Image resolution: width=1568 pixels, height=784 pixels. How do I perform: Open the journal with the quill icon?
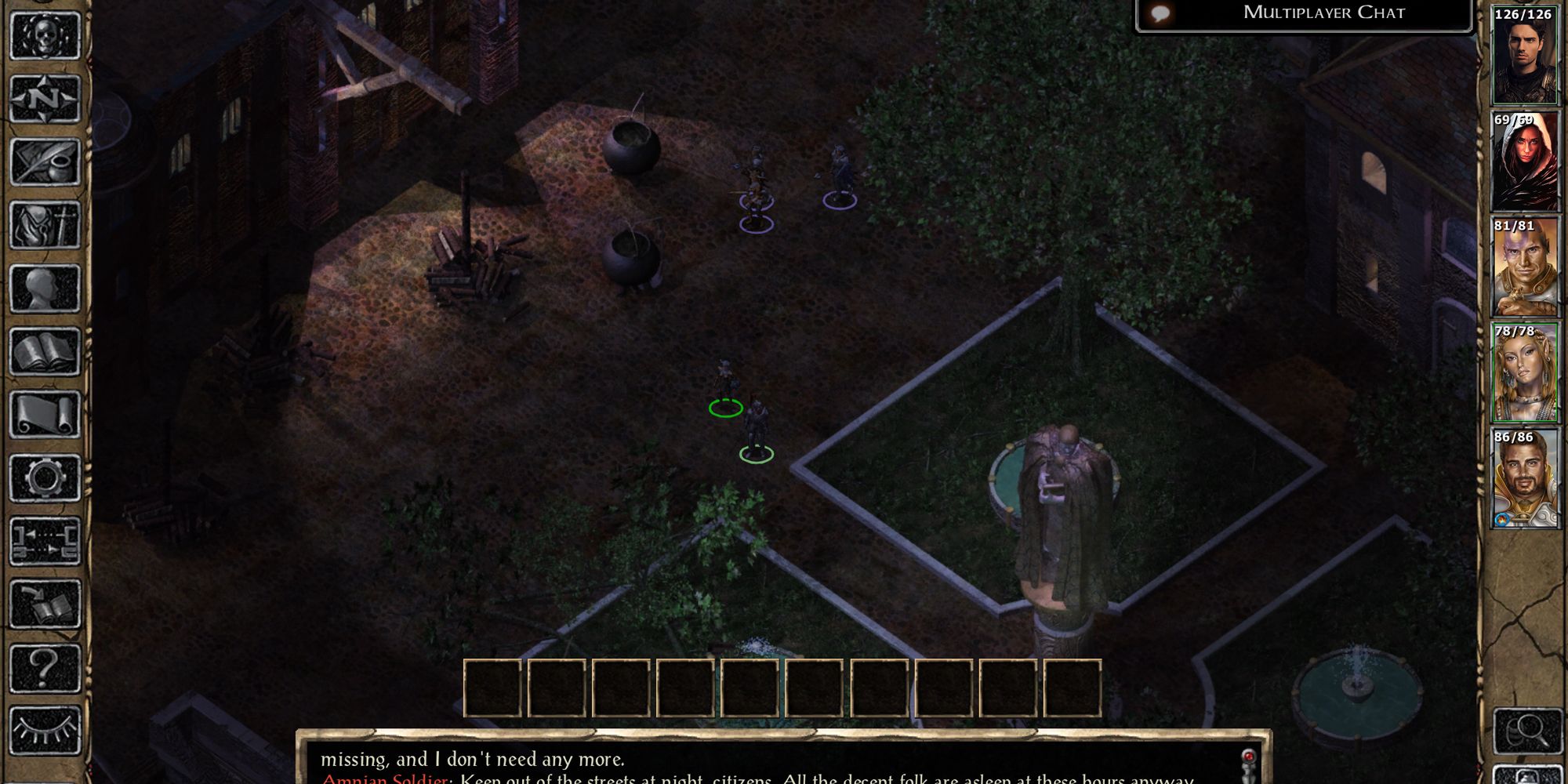[45, 162]
